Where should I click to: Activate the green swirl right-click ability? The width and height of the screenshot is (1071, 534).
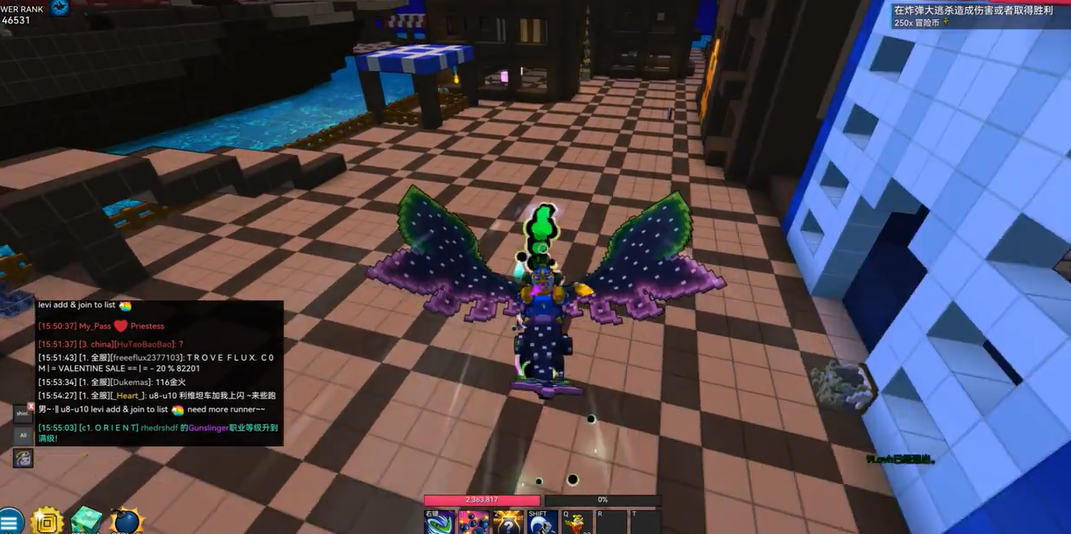coord(439,522)
